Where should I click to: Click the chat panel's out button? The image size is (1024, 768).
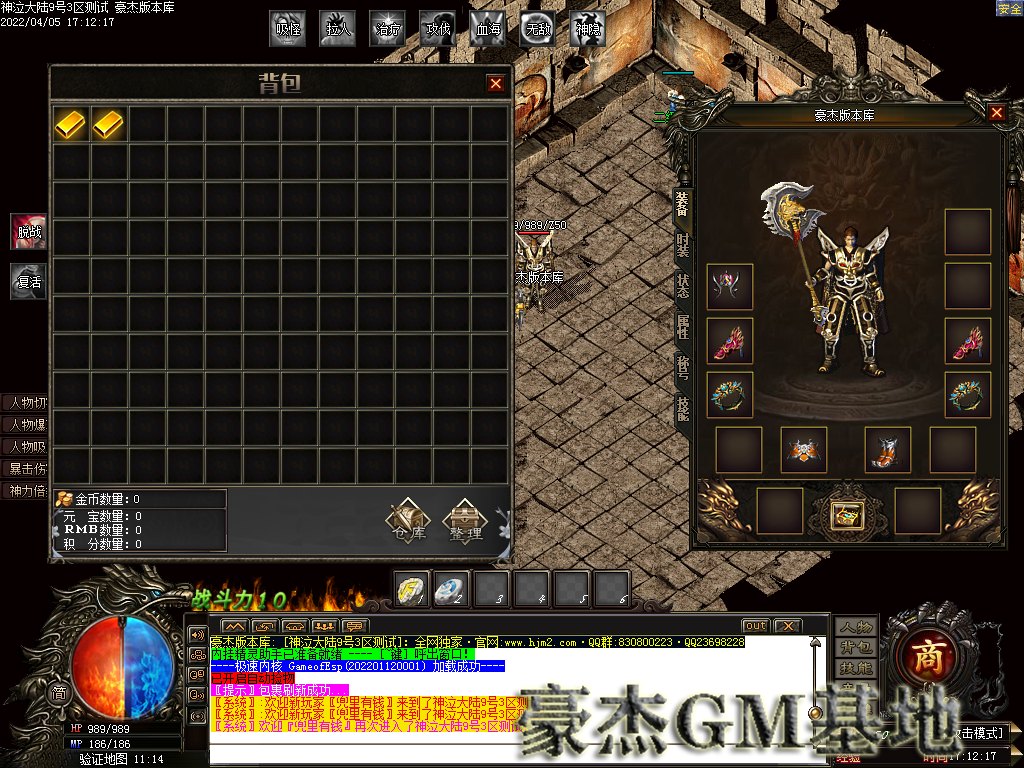click(755, 626)
